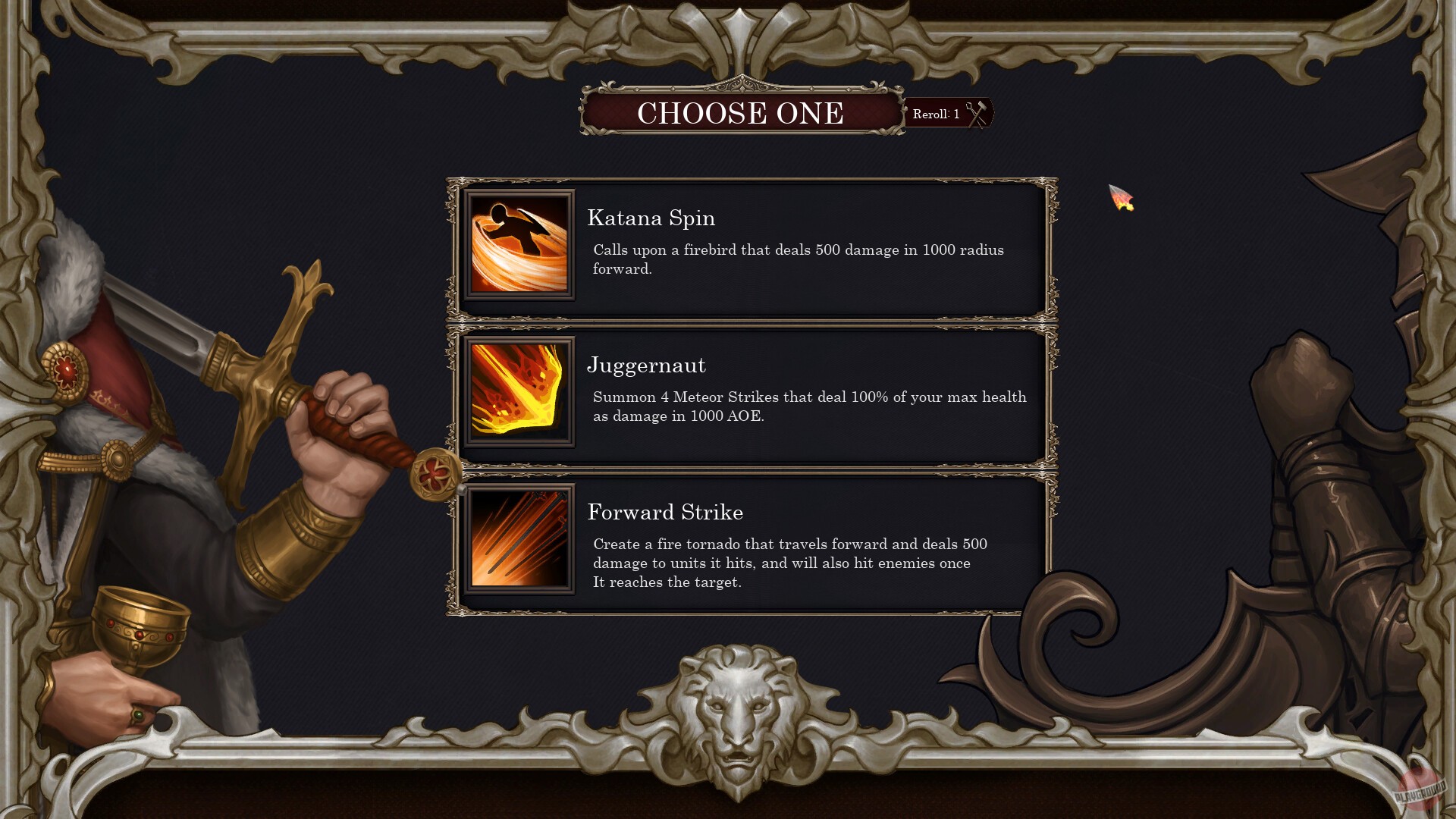1456x819 pixels.
Task: Click the fiery meteor artwork in Juggernaut card
Action: click(519, 391)
